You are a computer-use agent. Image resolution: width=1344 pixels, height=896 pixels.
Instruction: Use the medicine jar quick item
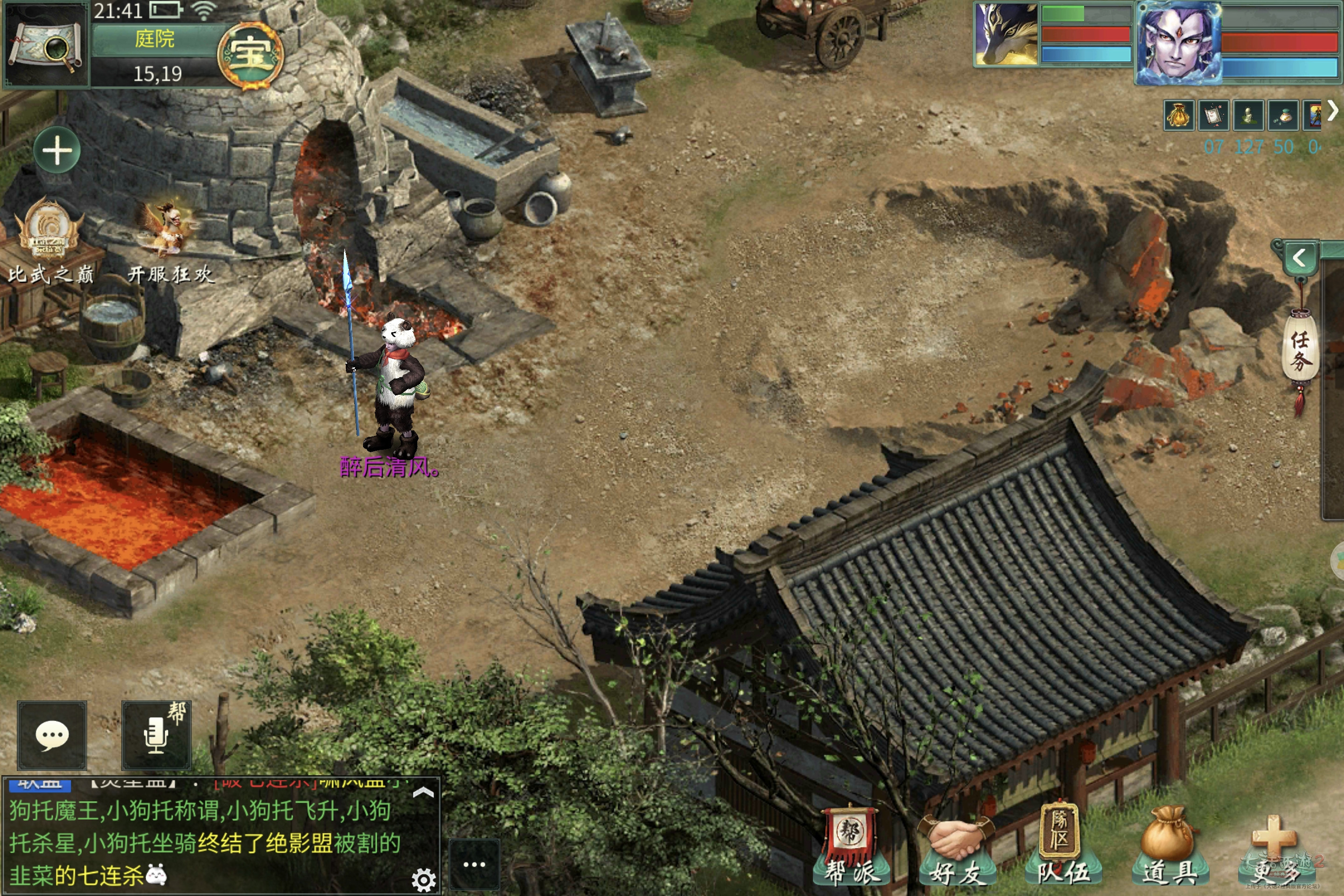(1283, 115)
